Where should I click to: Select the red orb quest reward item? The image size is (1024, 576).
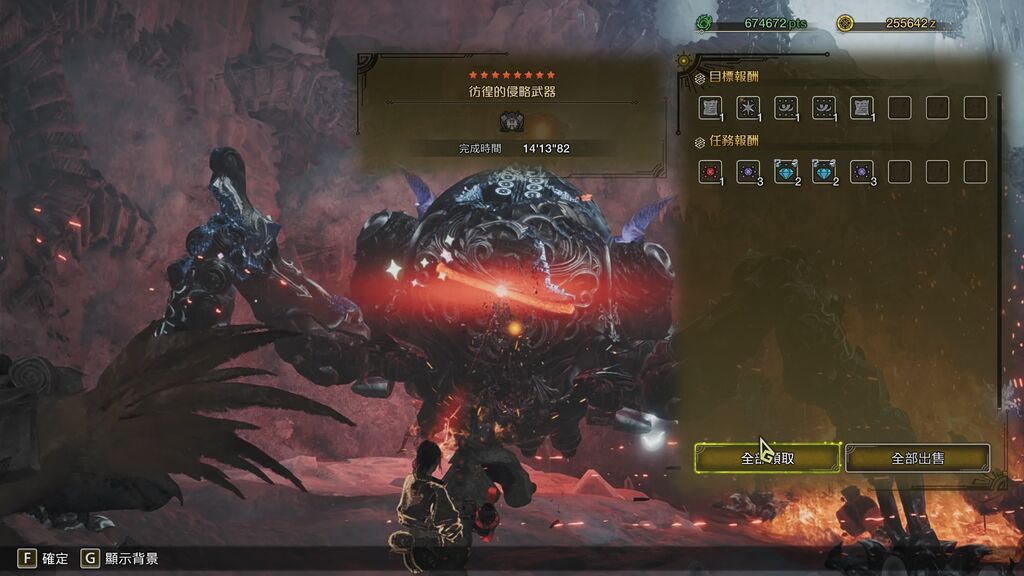coord(710,171)
